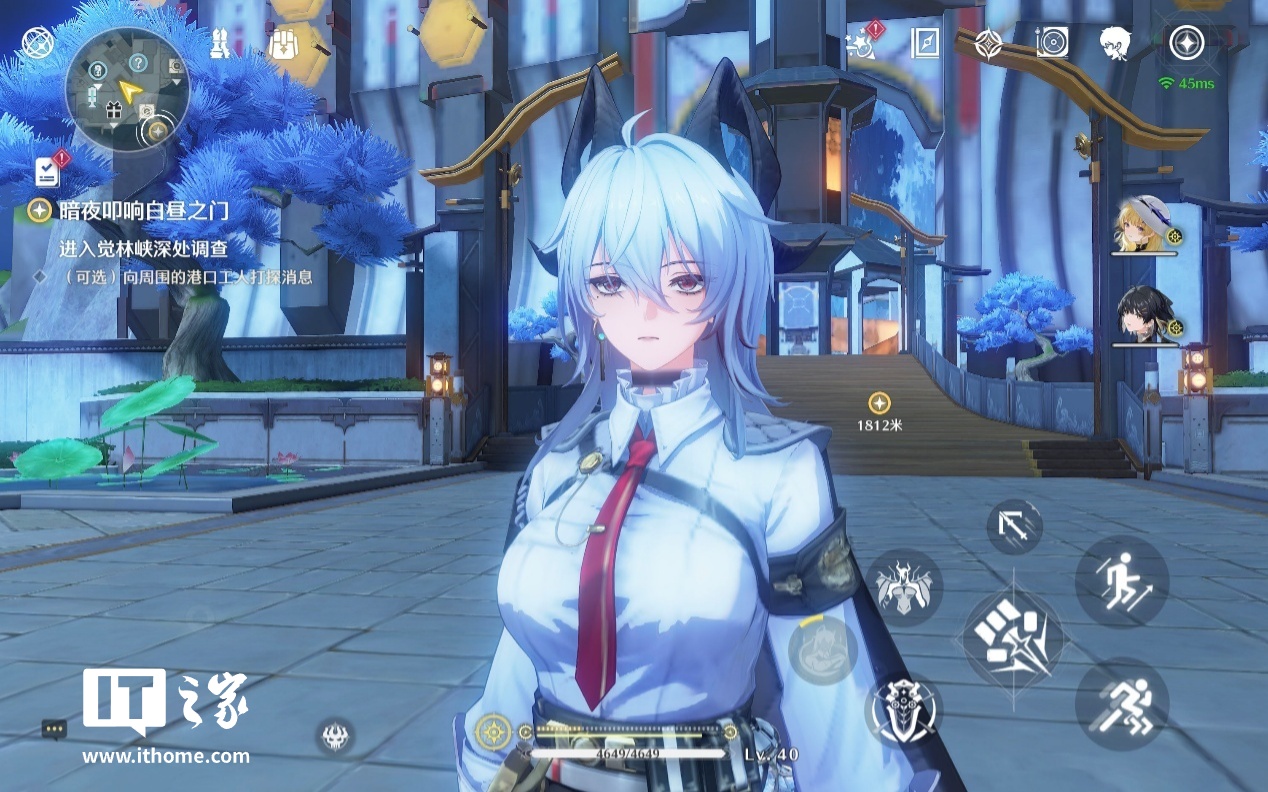Open the chat speech bubble icon

point(54,729)
